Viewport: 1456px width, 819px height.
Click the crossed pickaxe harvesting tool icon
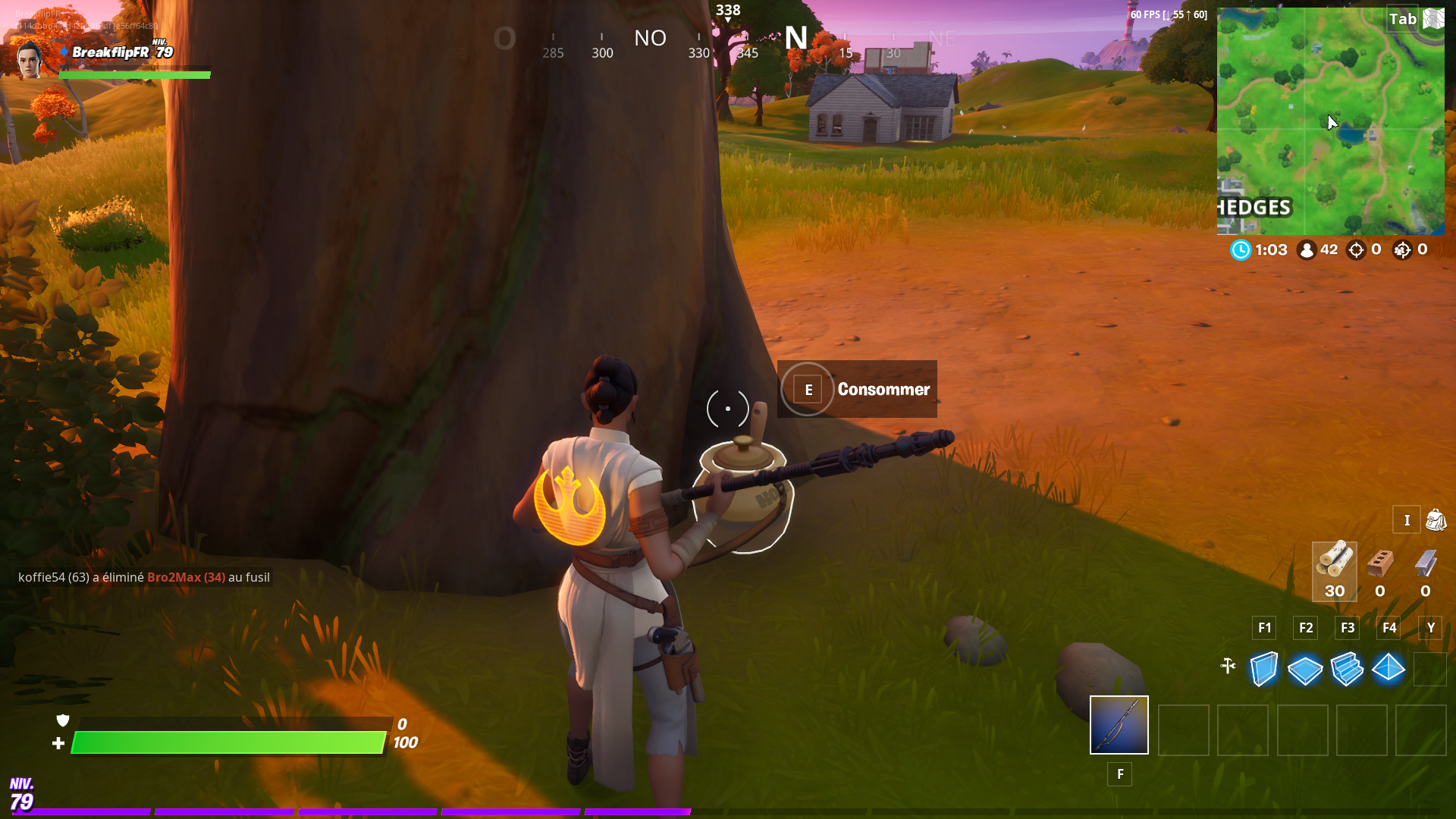1228,666
